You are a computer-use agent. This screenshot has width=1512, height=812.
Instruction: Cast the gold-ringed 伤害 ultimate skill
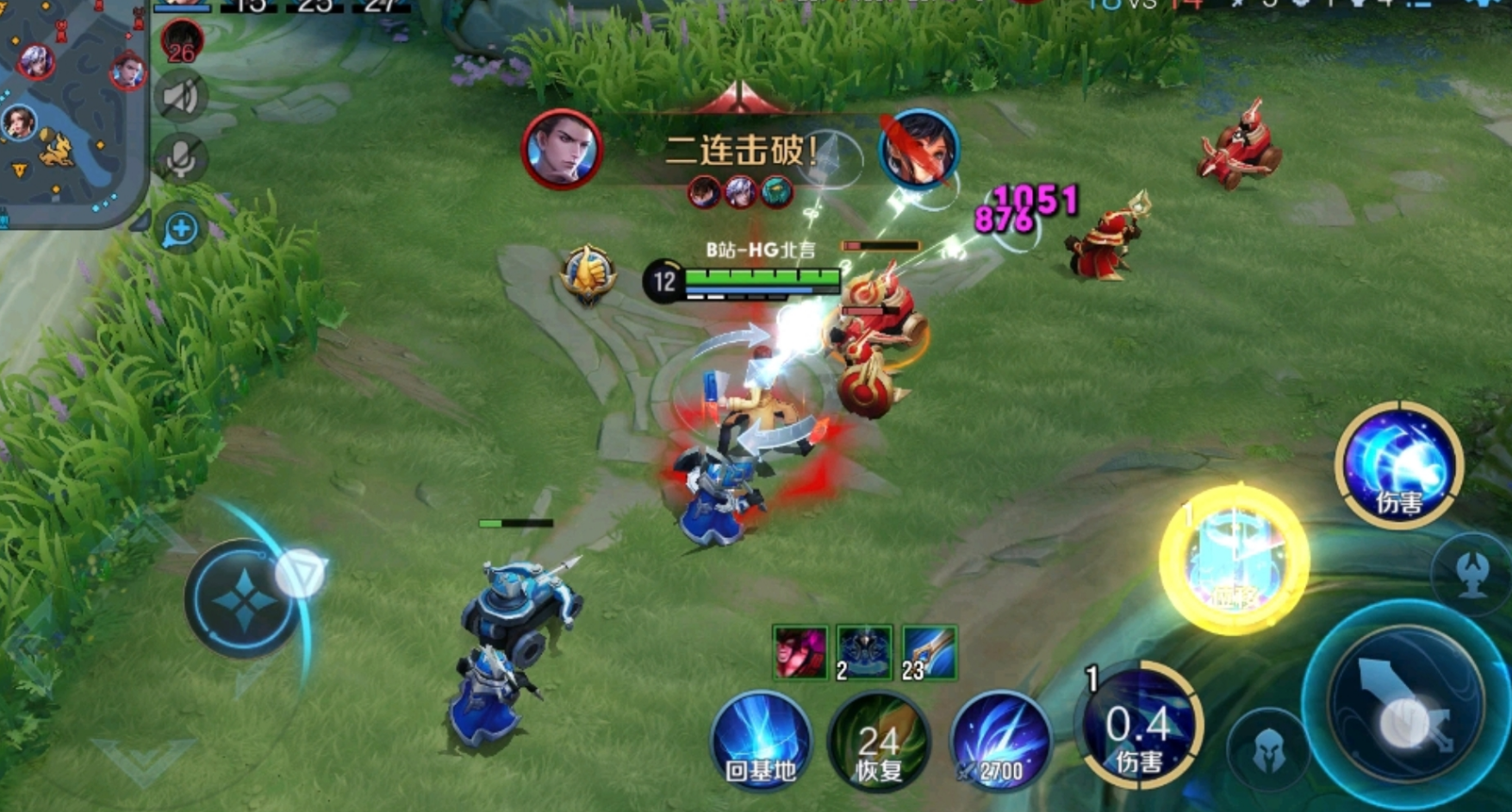pos(1398,466)
